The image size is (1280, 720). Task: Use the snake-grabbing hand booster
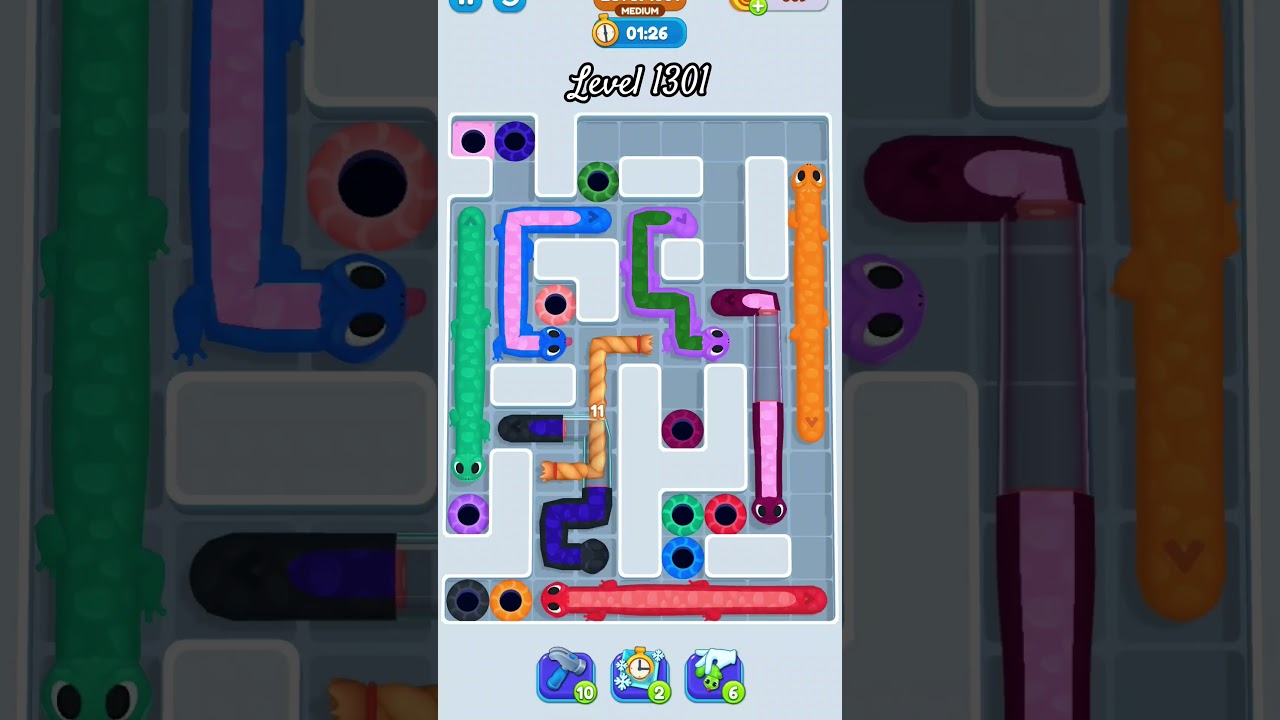pyautogui.click(x=714, y=675)
